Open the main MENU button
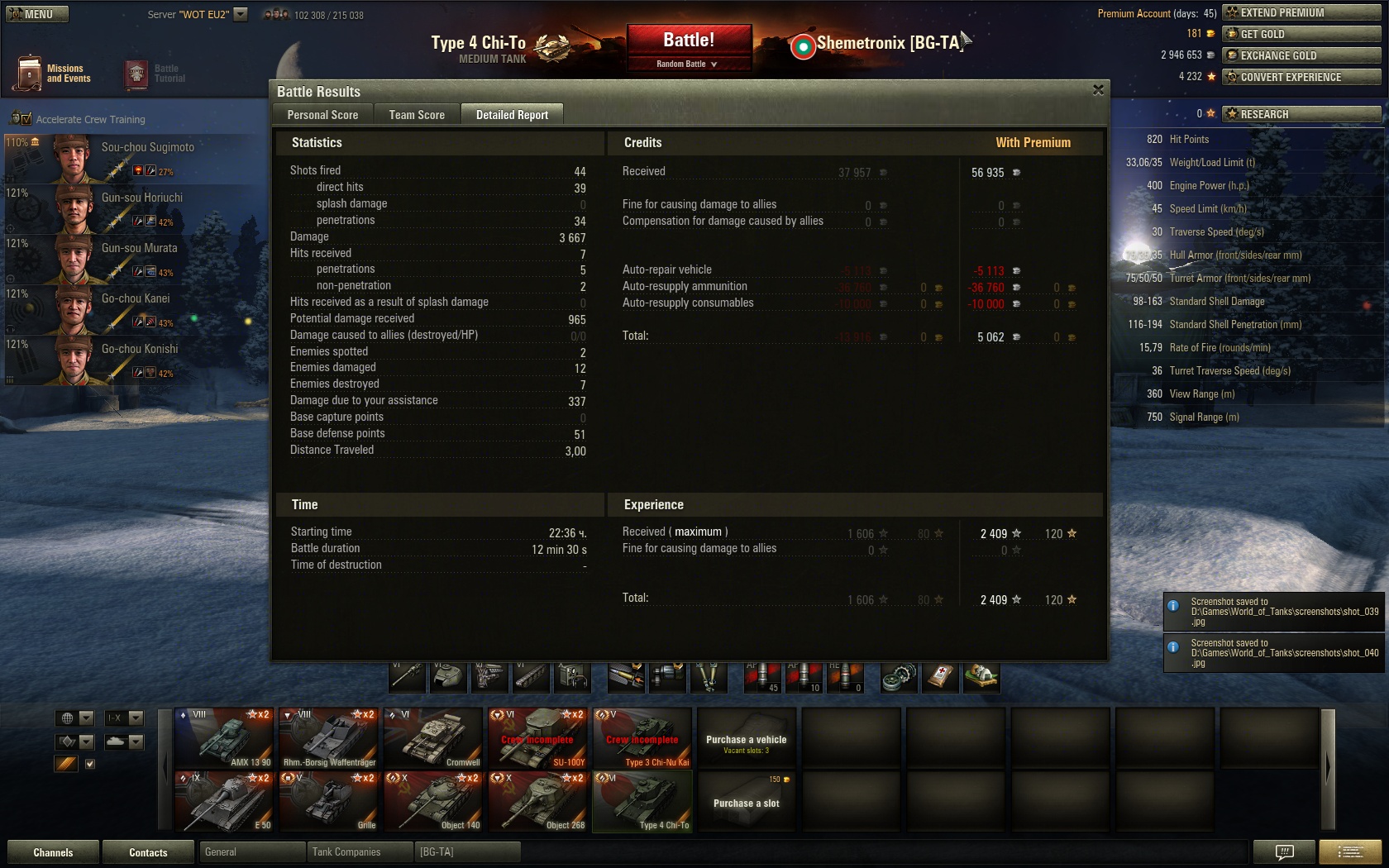The width and height of the screenshot is (1389, 868). click(x=37, y=14)
